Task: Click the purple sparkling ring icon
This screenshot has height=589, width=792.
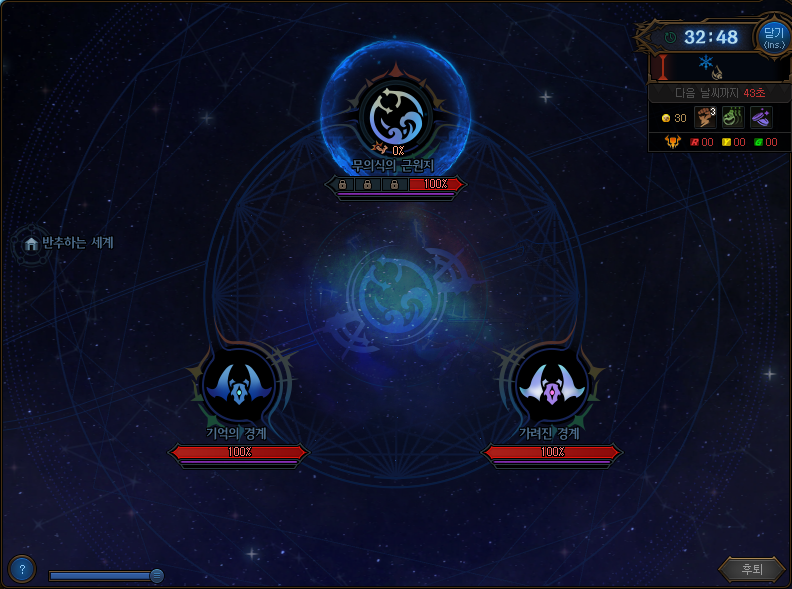Action: tap(761, 118)
